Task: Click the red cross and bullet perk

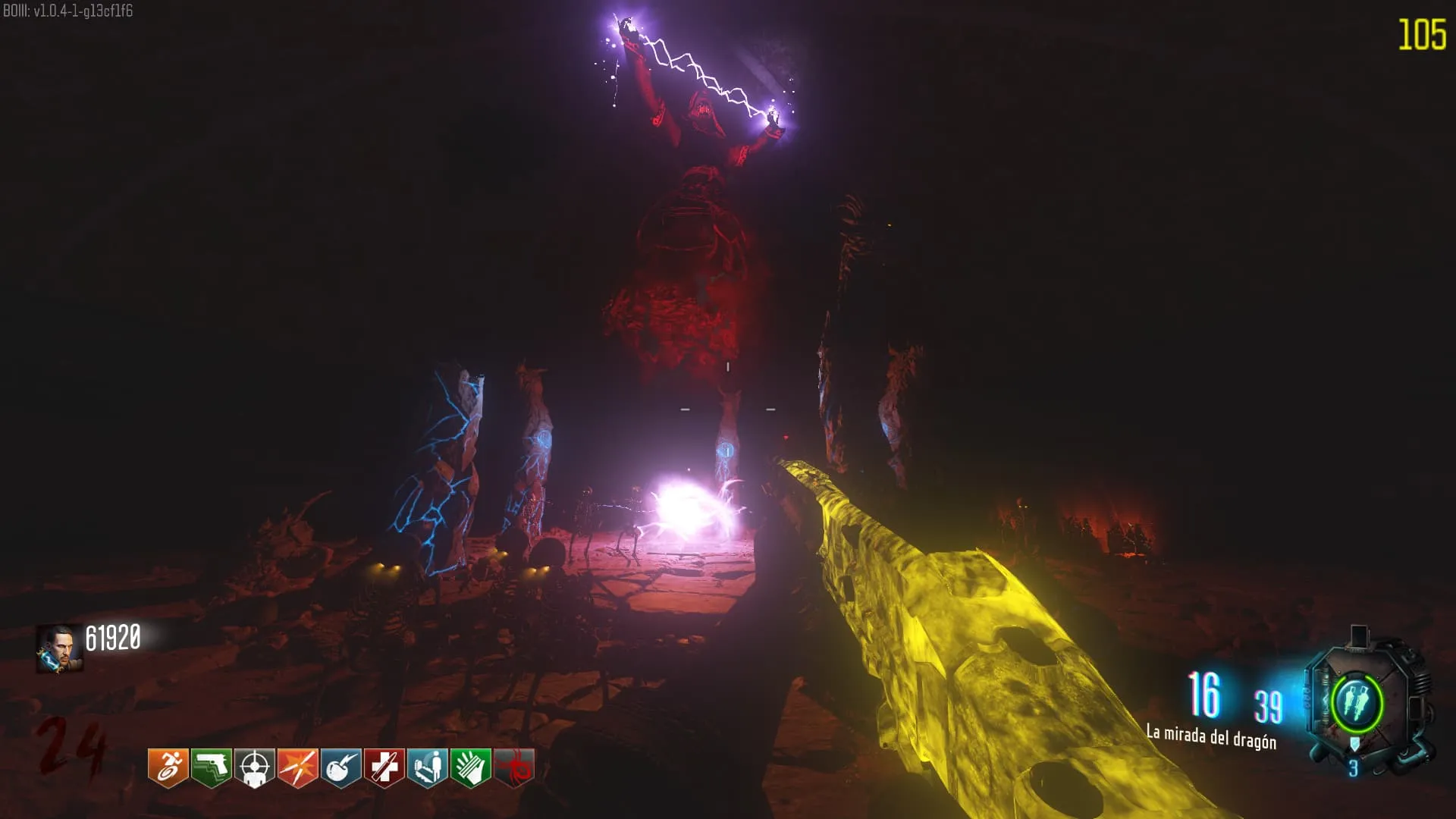Action: pos(384,767)
